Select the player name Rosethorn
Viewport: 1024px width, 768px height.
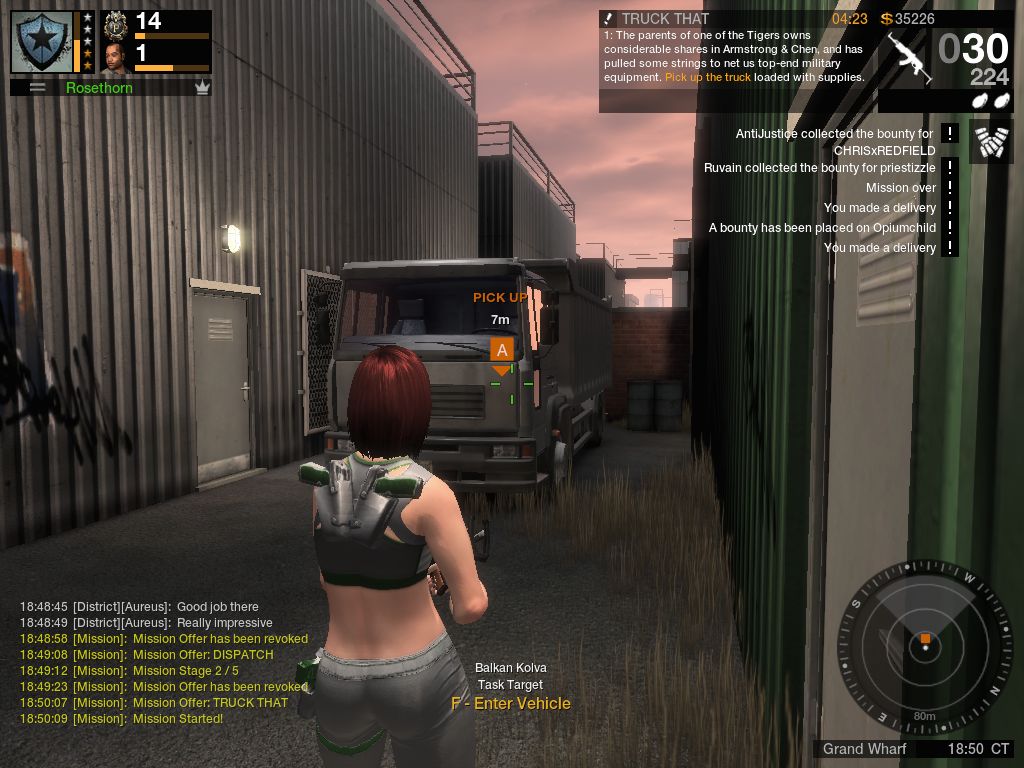pyautogui.click(x=99, y=88)
